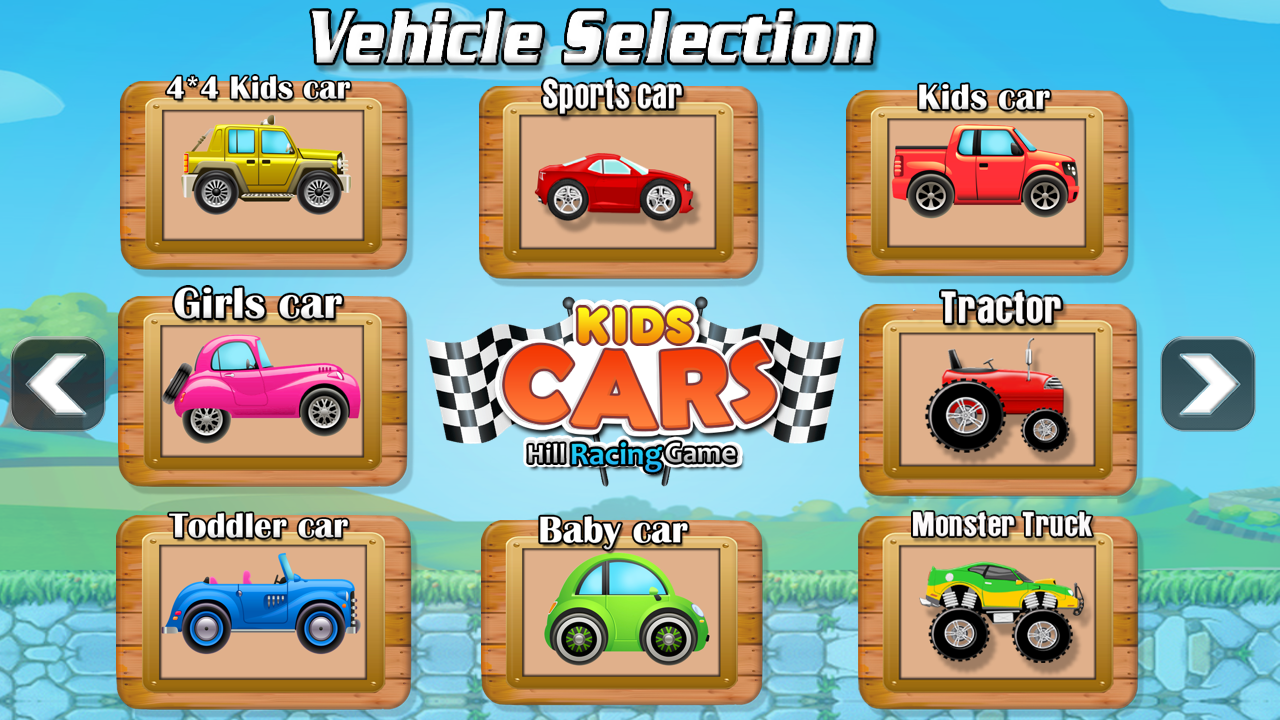Click the Monster Truck label text

(x=1001, y=522)
